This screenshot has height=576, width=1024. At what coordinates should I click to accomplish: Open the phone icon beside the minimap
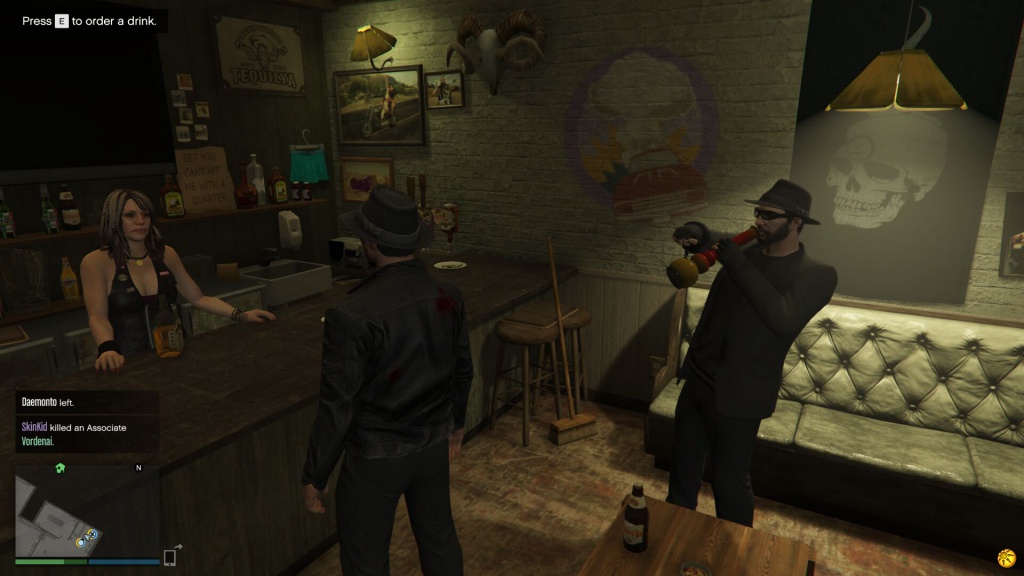pyautogui.click(x=171, y=557)
